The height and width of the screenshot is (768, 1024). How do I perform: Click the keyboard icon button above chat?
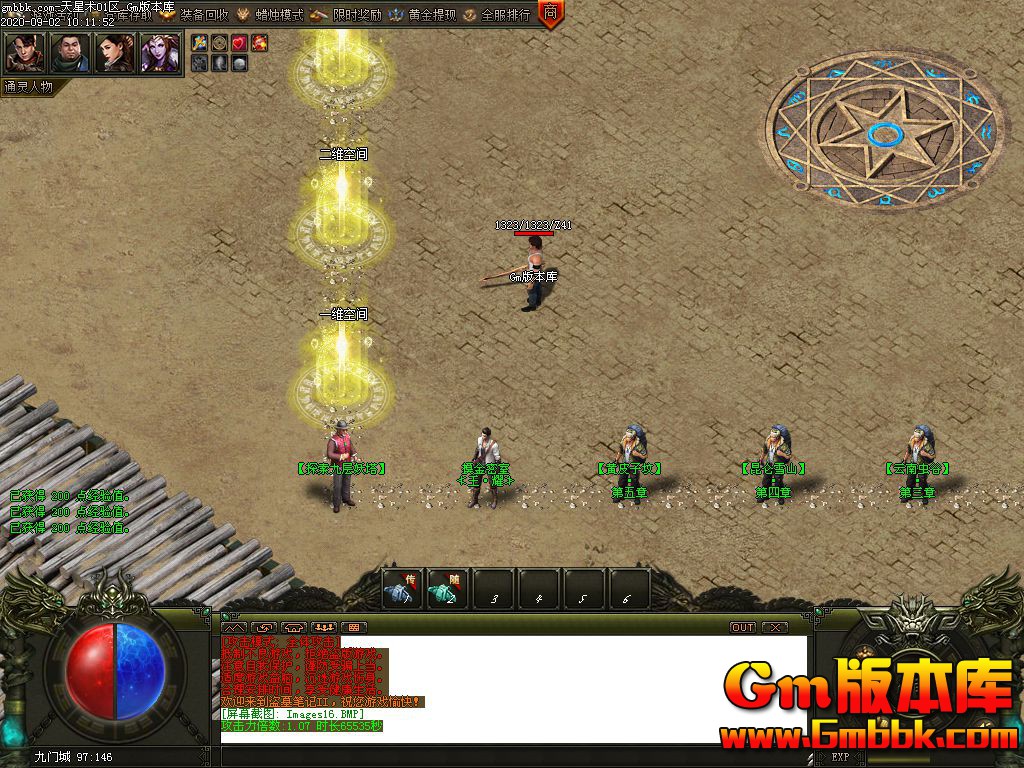coord(354,627)
